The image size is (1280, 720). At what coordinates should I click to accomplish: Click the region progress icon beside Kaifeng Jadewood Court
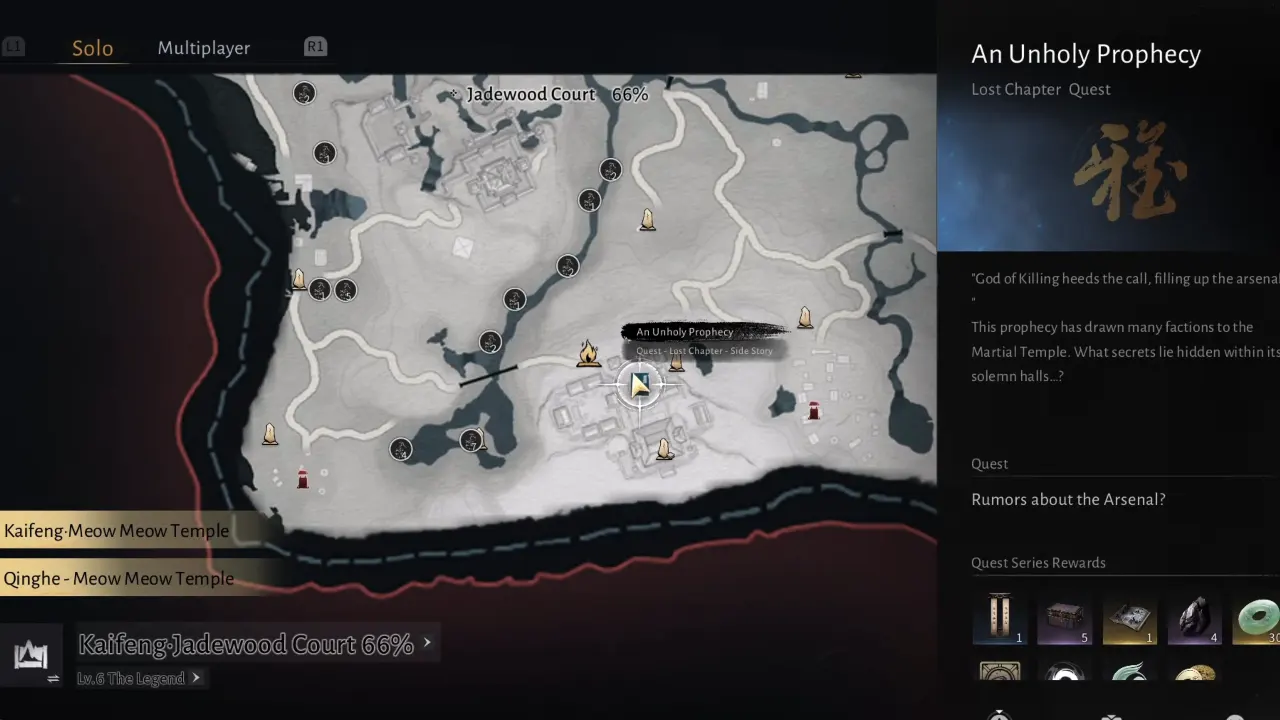pyautogui.click(x=32, y=655)
